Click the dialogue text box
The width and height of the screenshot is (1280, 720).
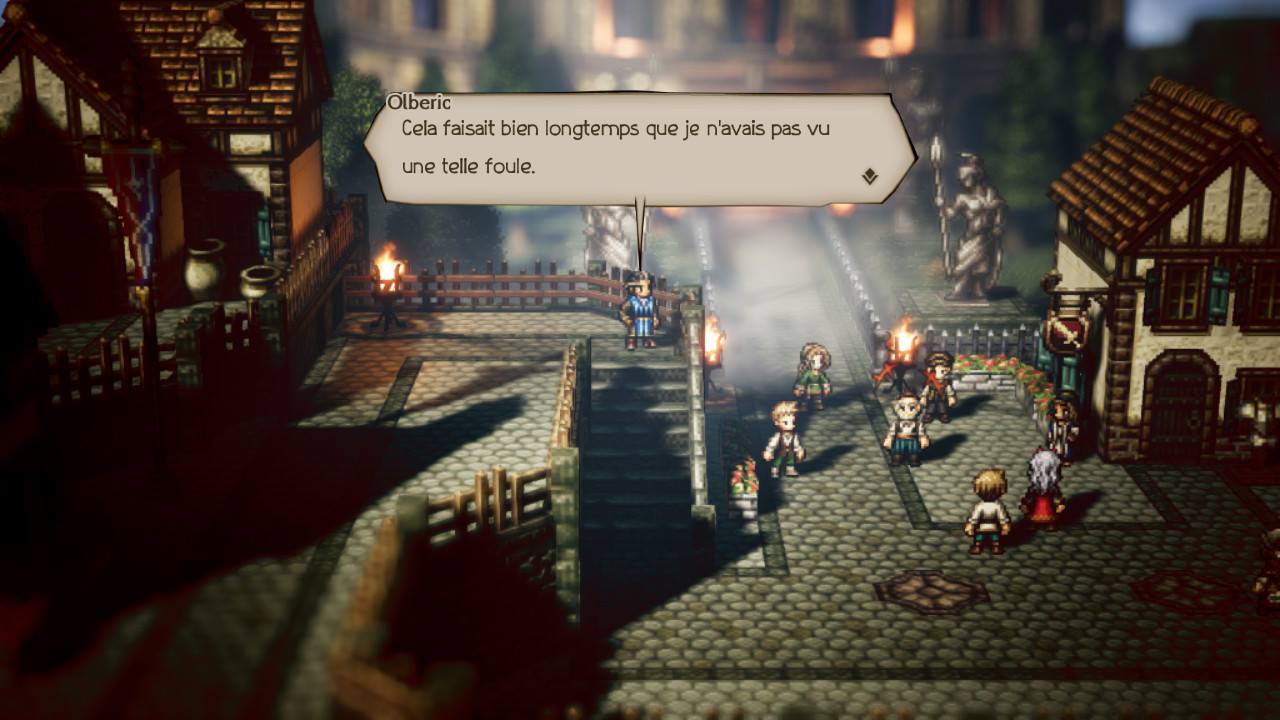(640, 145)
